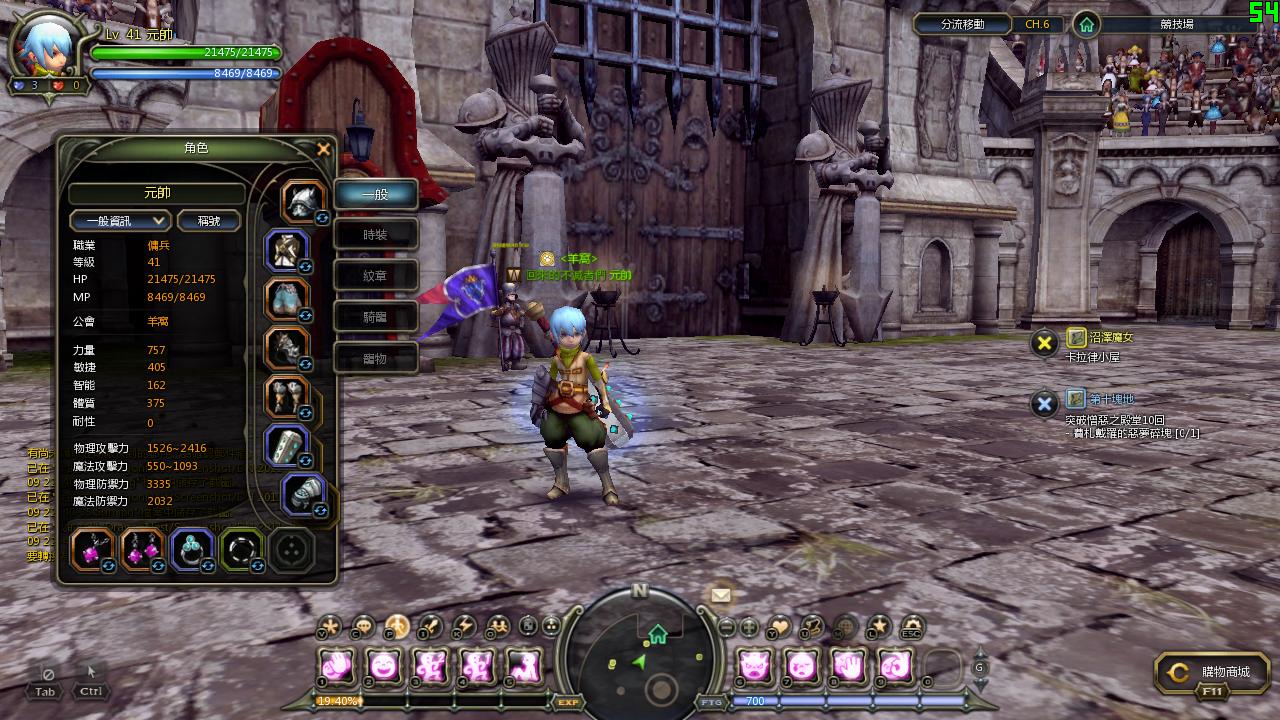Show the 寵物 tab

point(375,358)
